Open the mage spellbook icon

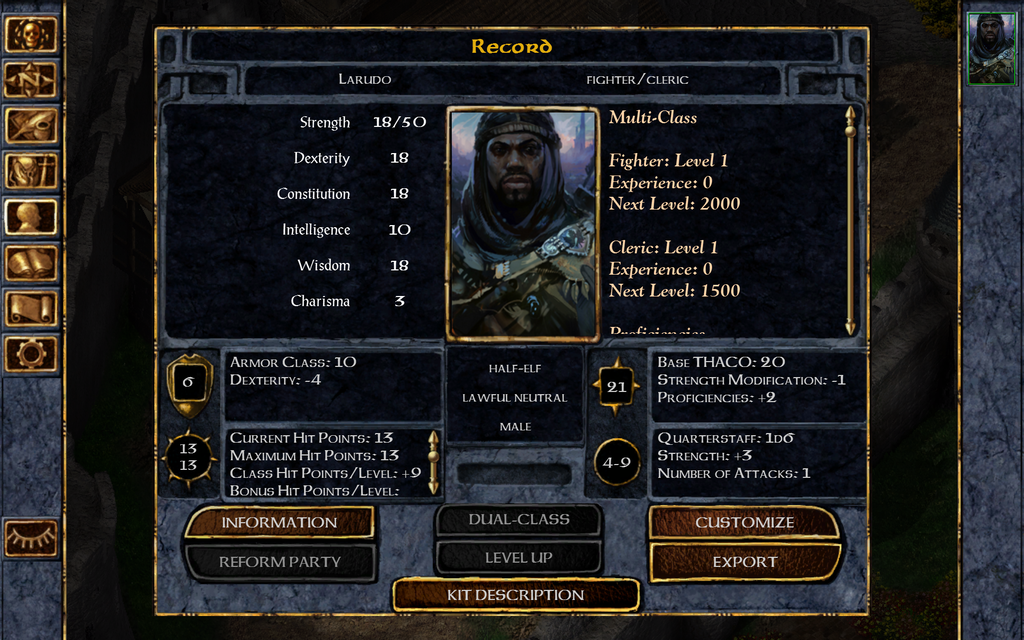[x=31, y=263]
